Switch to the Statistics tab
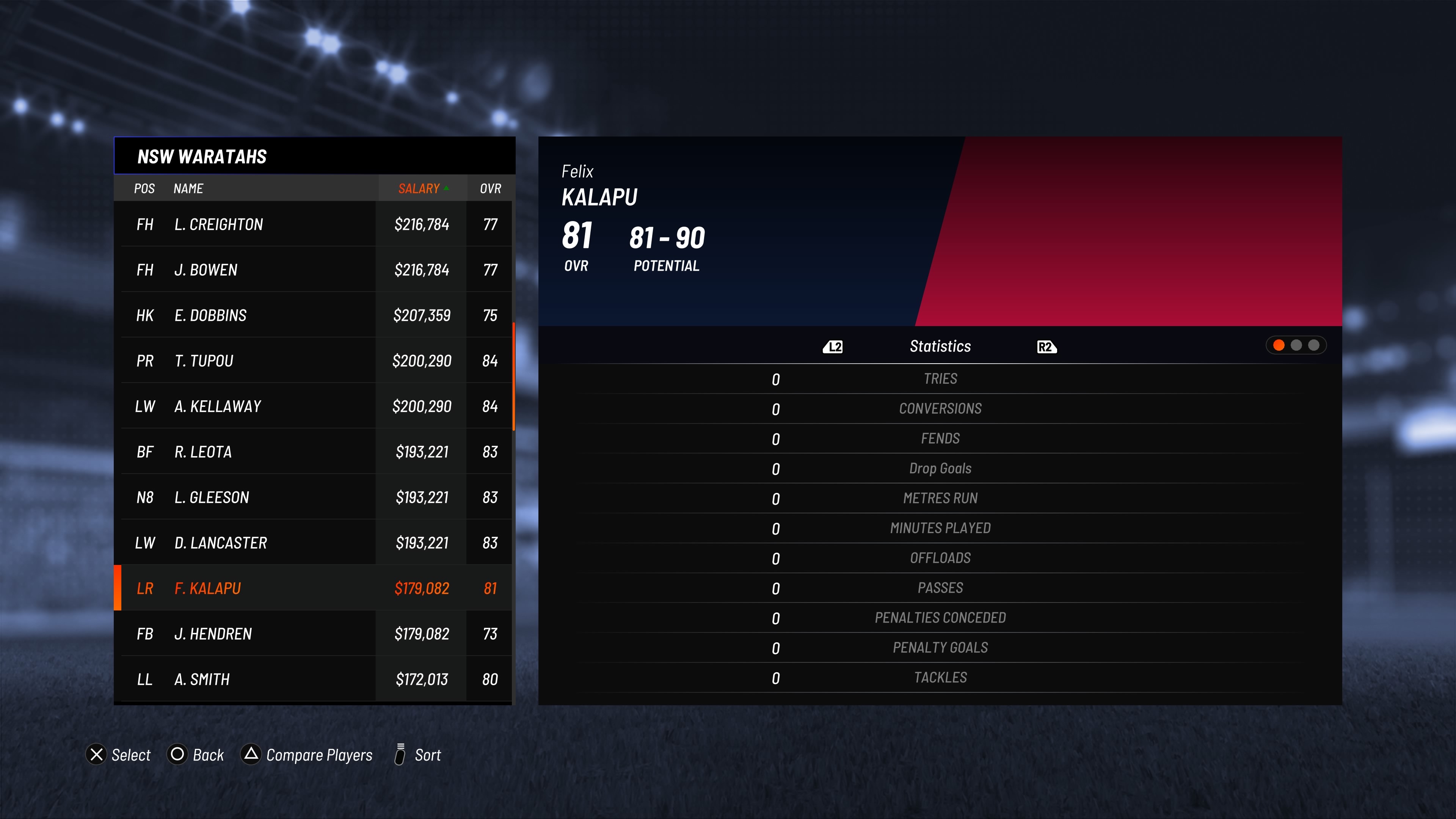Image resolution: width=1456 pixels, height=819 pixels. pos(940,347)
